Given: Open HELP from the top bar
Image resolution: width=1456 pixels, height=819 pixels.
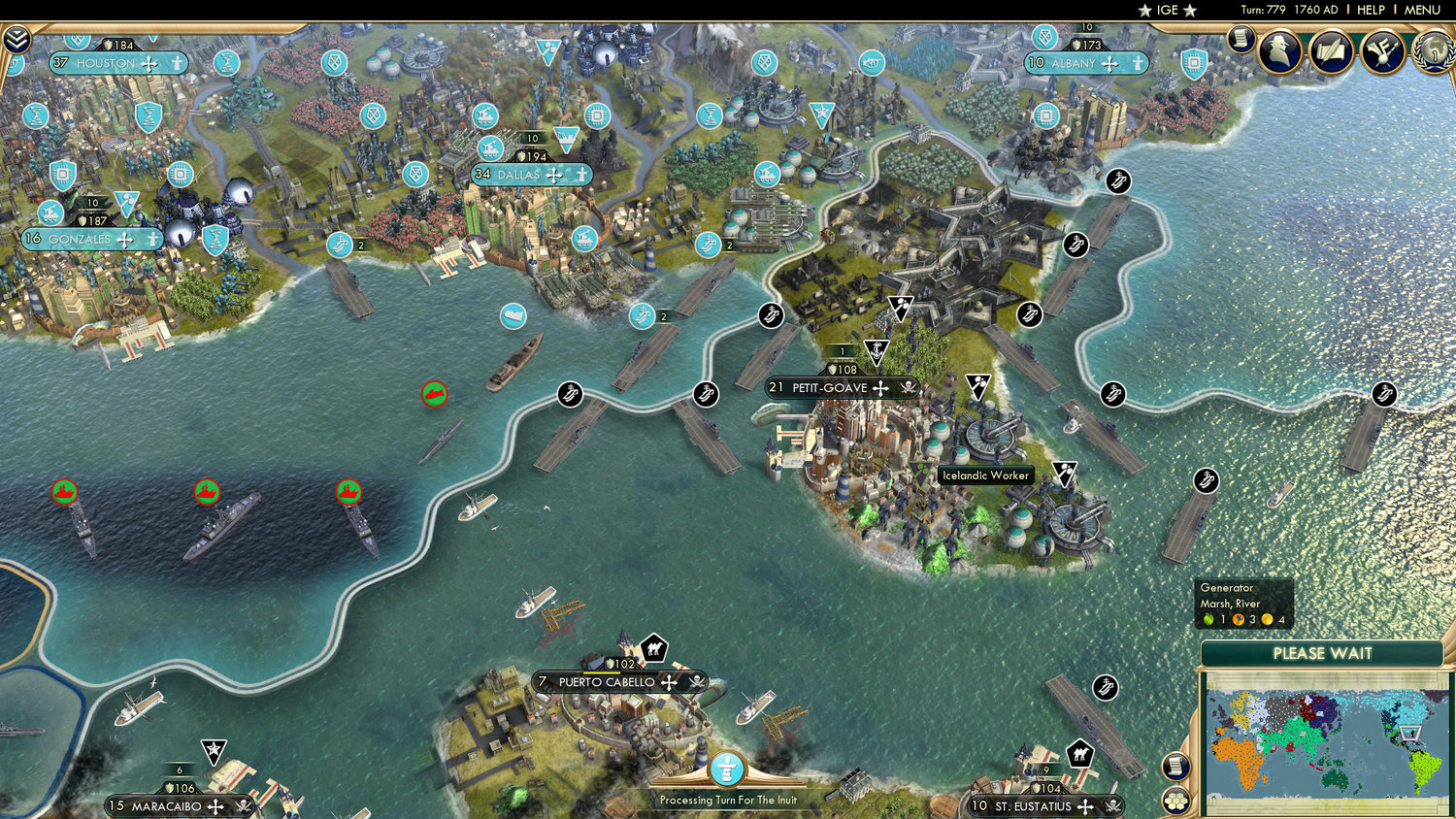Looking at the screenshot, I should tap(1372, 10).
